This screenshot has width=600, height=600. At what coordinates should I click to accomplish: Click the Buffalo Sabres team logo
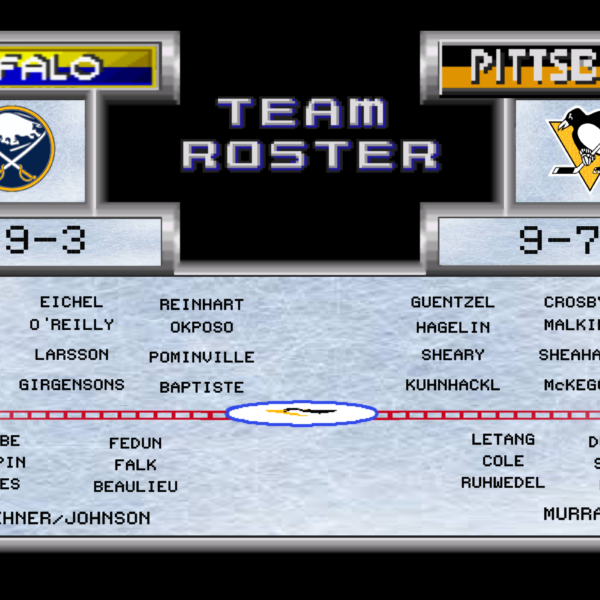(x=25, y=149)
